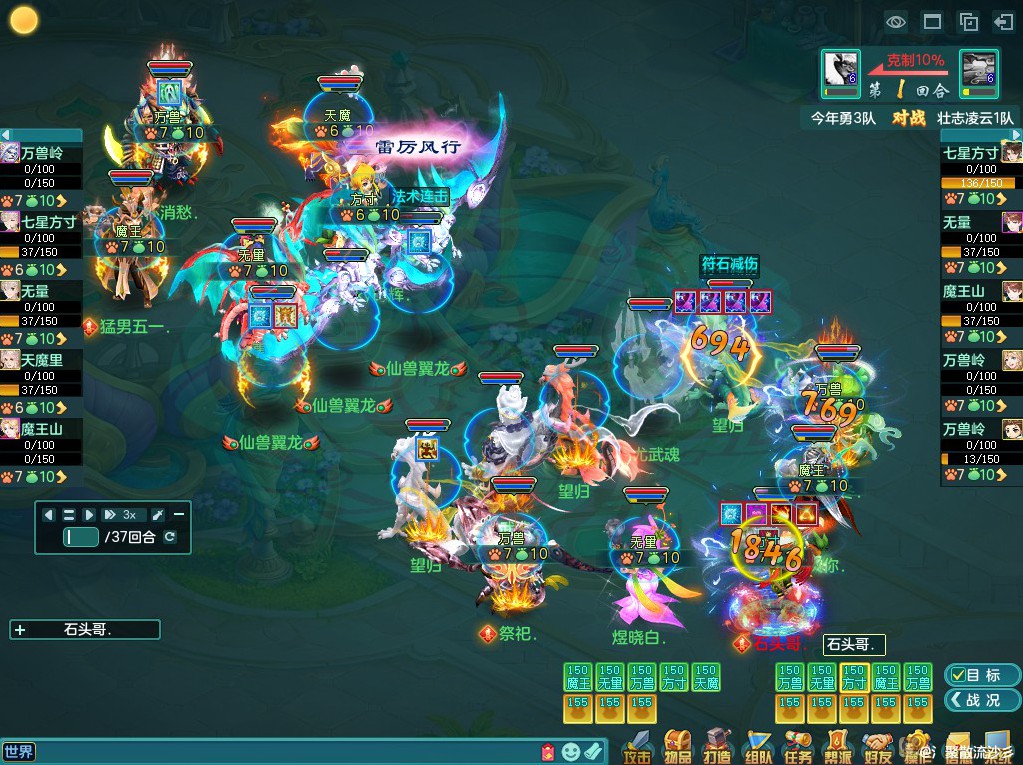Open the 好友 friends handshake icon
The height and width of the screenshot is (765, 1023).
point(878,745)
